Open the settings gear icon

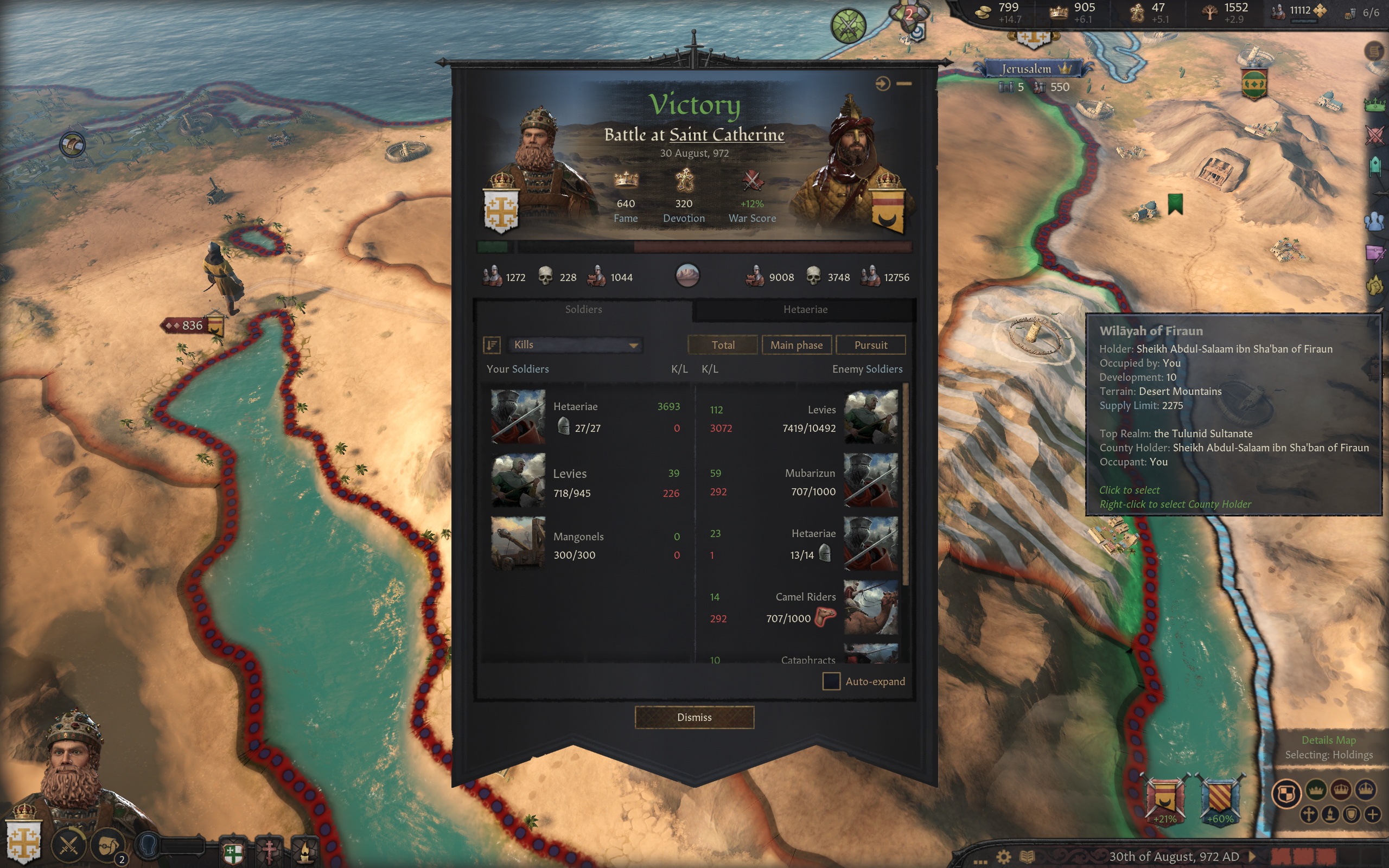coord(1003,857)
